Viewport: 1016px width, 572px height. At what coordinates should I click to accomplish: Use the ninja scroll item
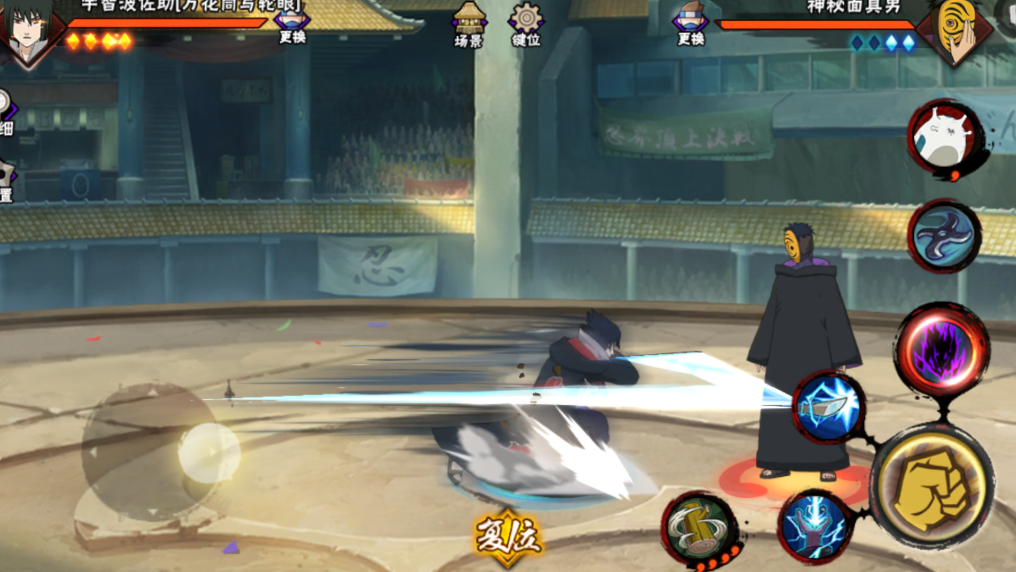click(x=699, y=529)
